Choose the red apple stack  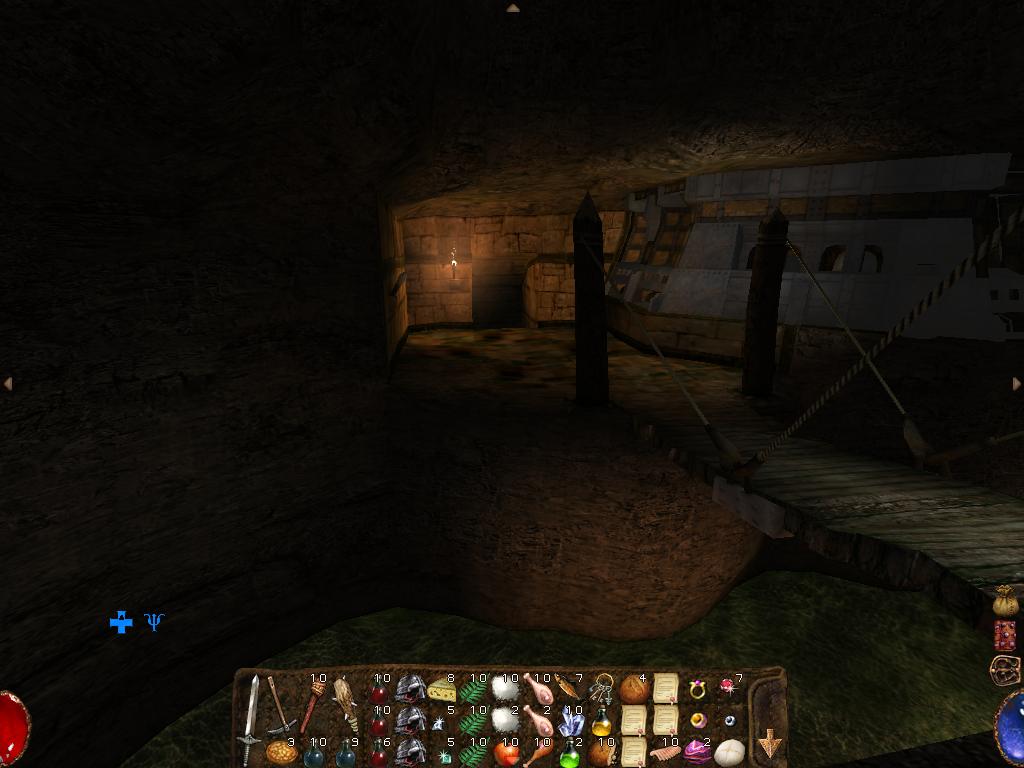pos(506,752)
